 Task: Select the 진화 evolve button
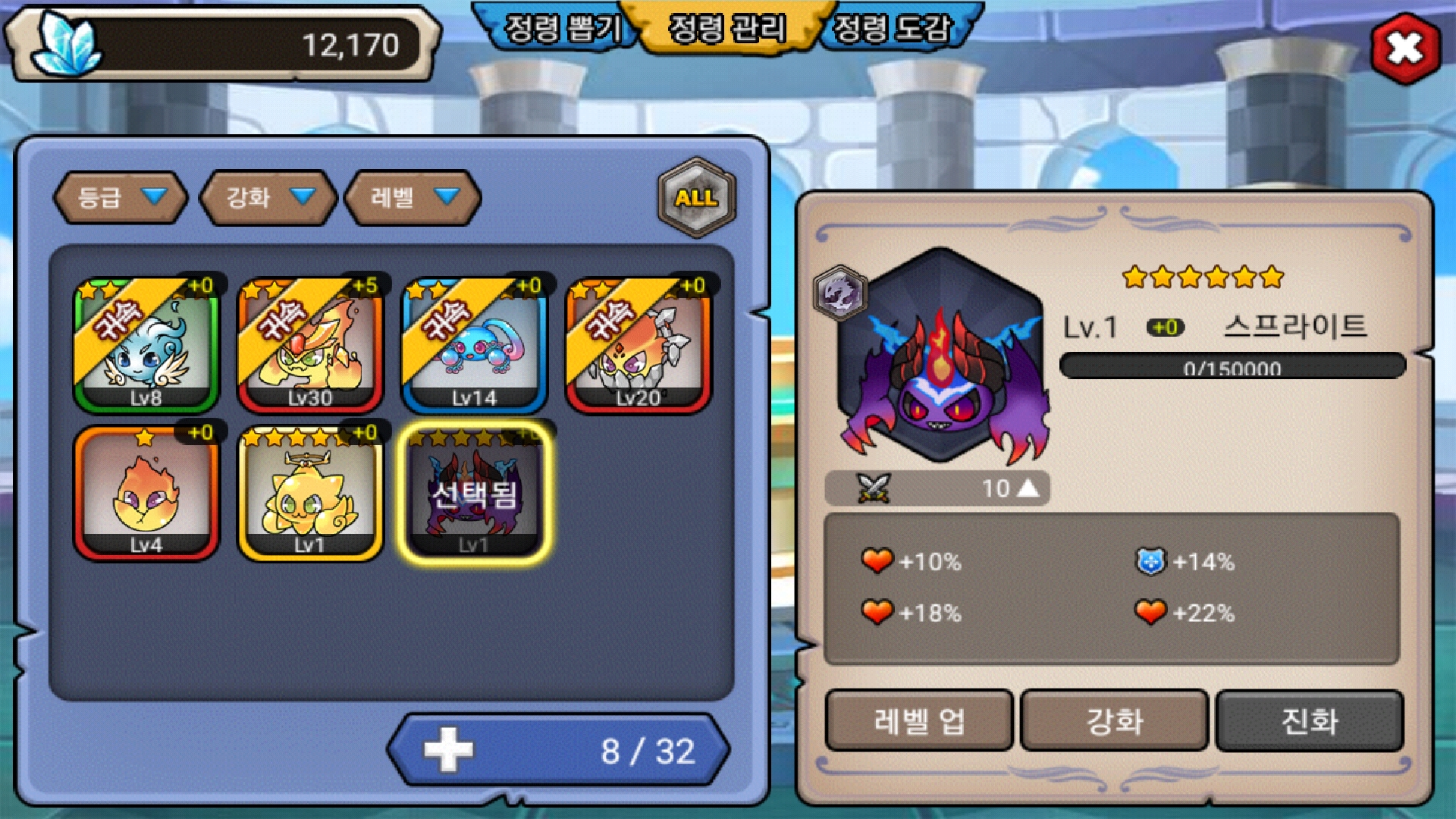click(x=1310, y=720)
